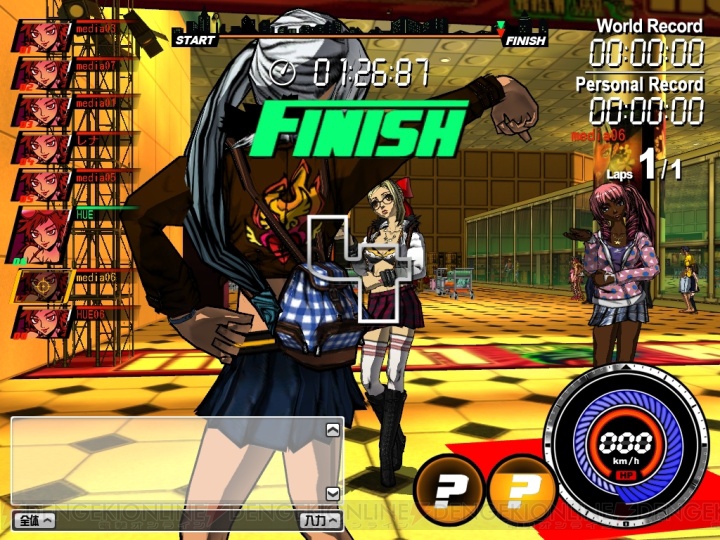
Task: Click the chat log down arrow button
Action: [x=332, y=493]
